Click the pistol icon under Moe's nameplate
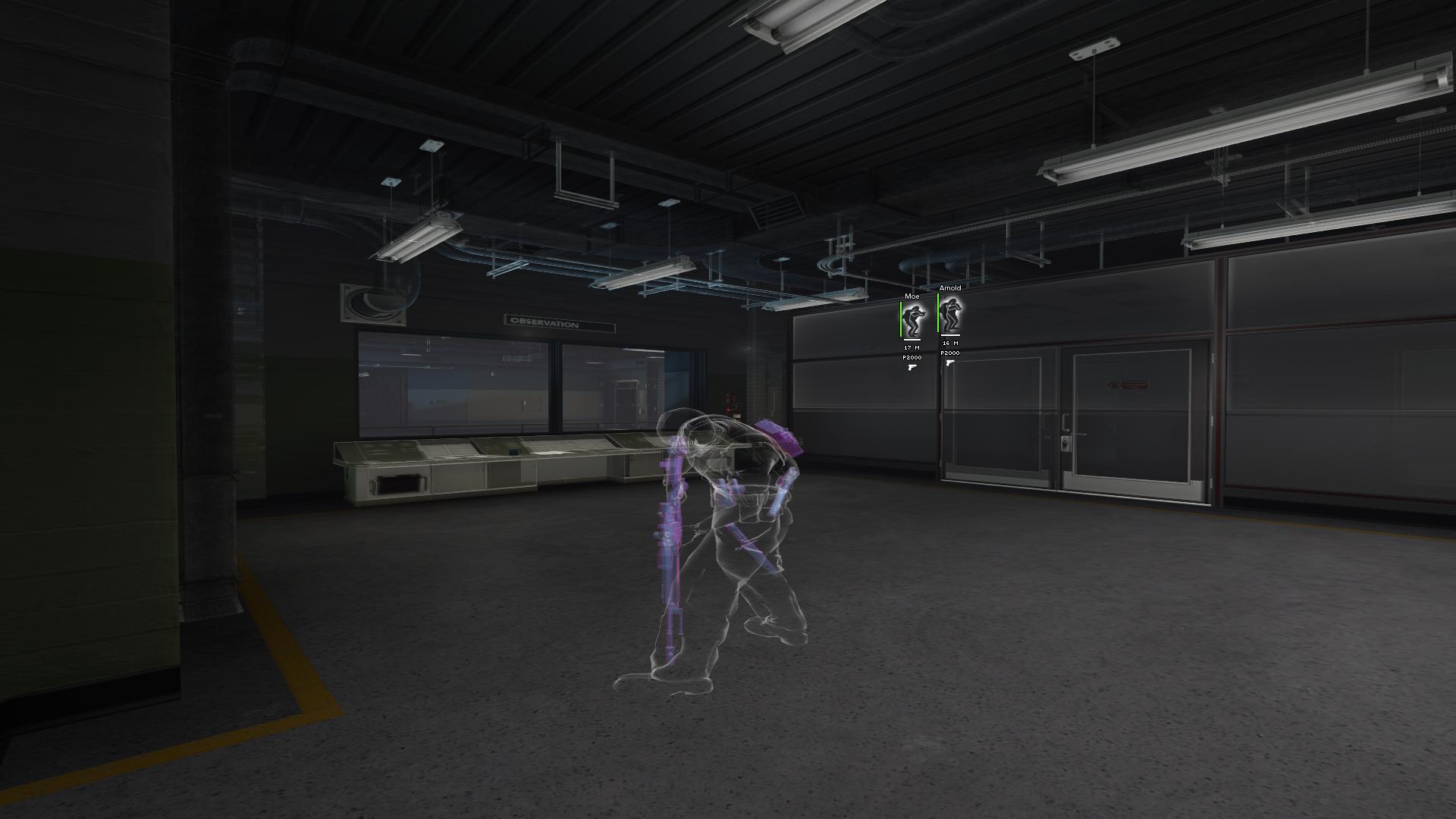1456x819 pixels. [x=912, y=367]
